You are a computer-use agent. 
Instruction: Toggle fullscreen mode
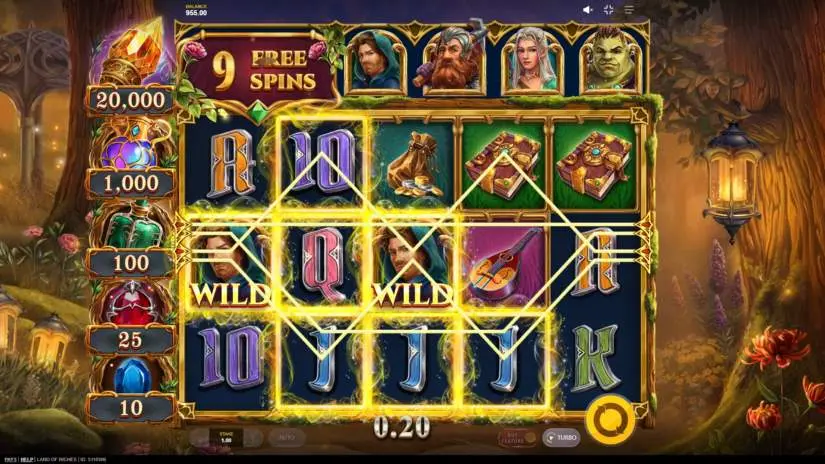click(x=608, y=10)
